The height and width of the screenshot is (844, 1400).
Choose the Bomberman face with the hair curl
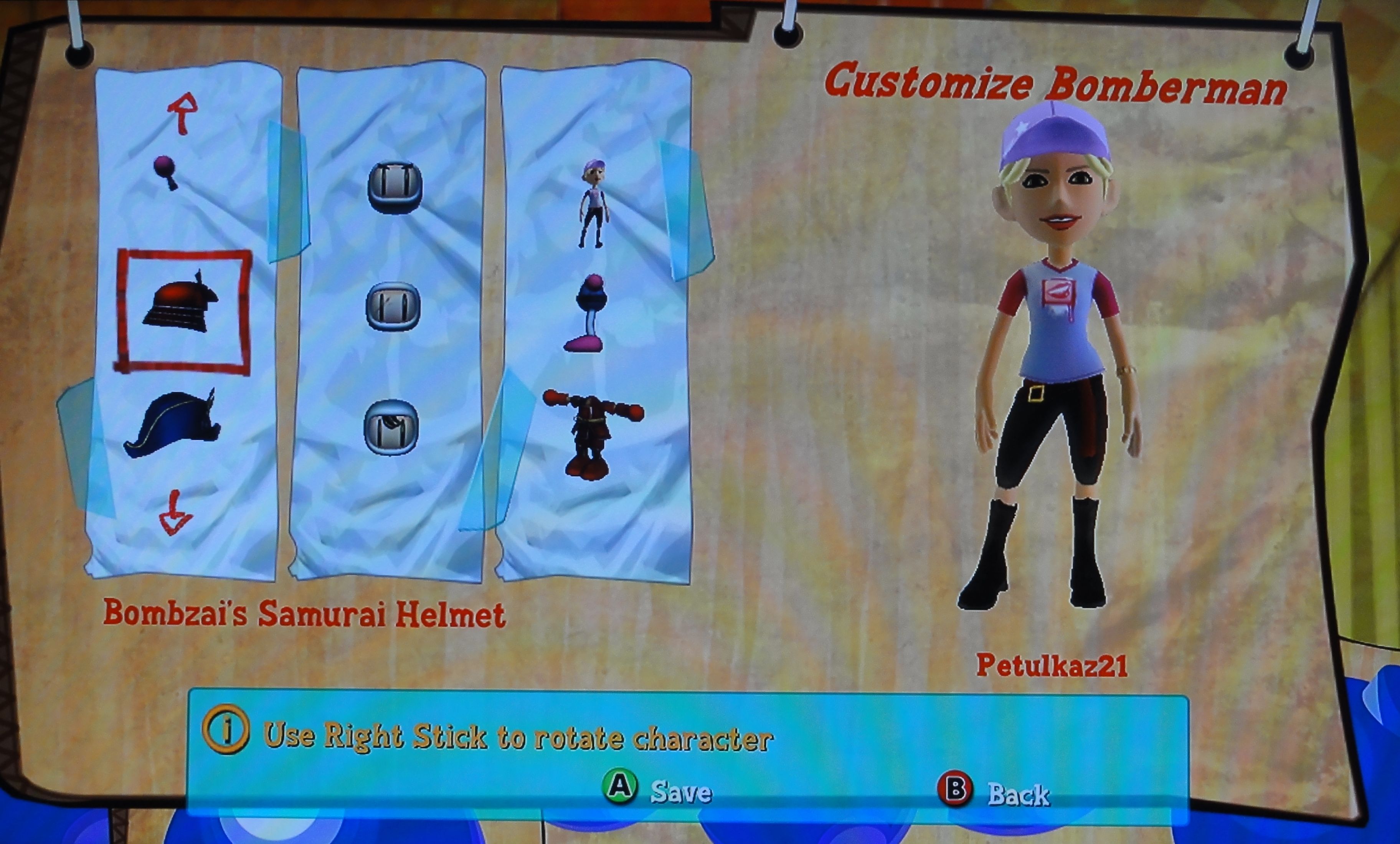click(391, 428)
